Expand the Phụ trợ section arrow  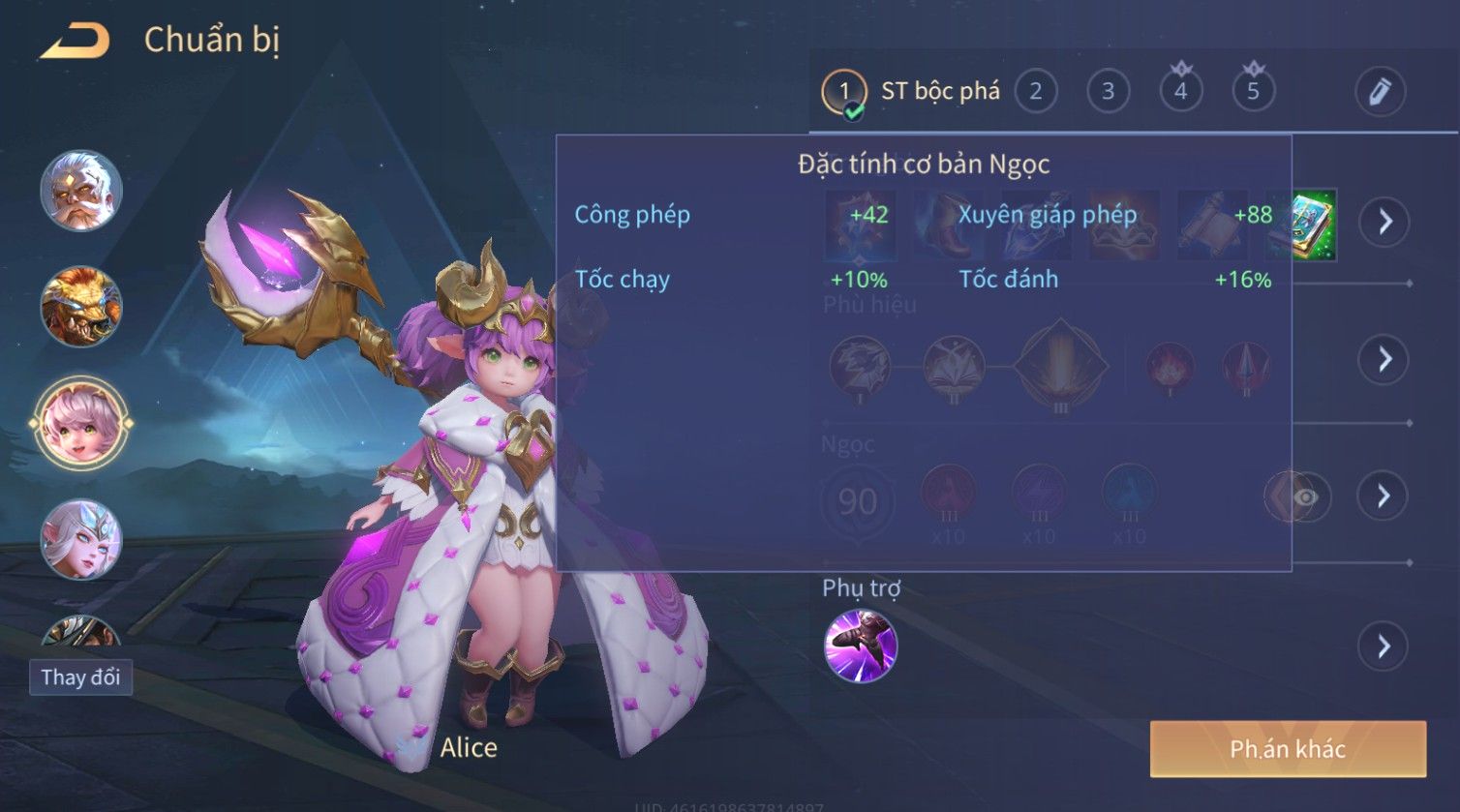tap(1384, 646)
